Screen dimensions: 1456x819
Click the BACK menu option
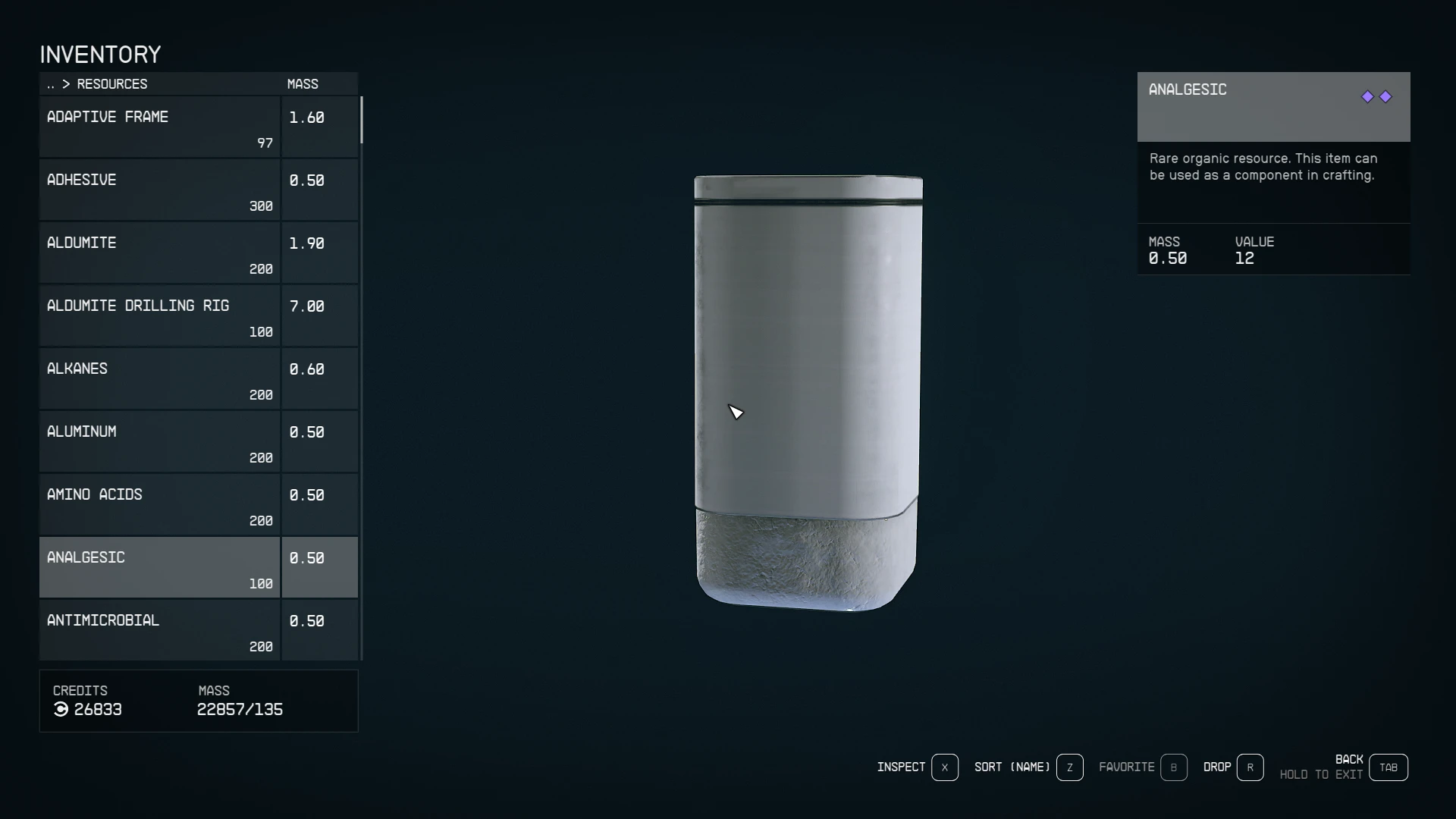(x=1349, y=758)
